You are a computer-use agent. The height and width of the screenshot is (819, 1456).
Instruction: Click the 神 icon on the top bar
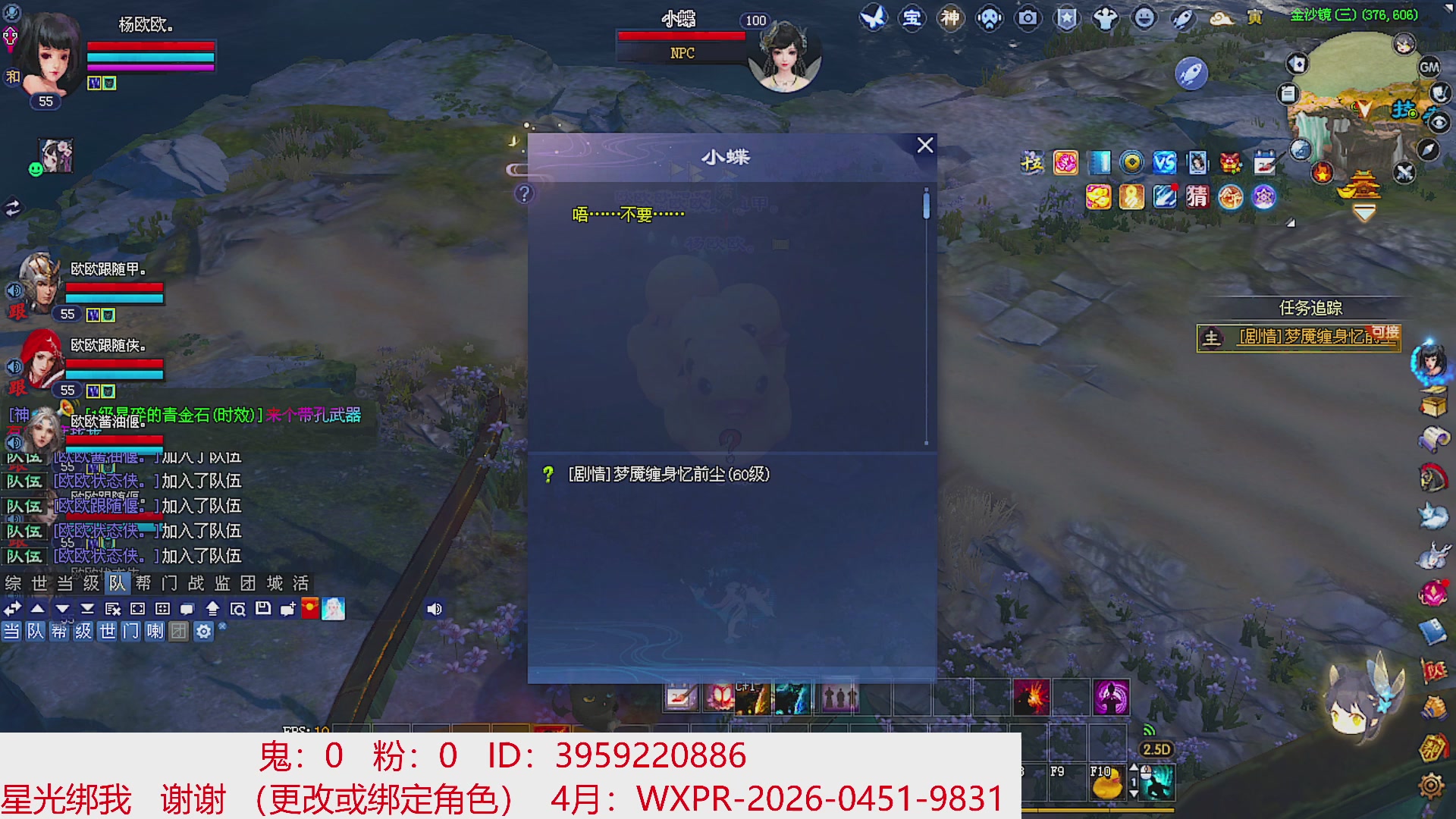coord(950,19)
